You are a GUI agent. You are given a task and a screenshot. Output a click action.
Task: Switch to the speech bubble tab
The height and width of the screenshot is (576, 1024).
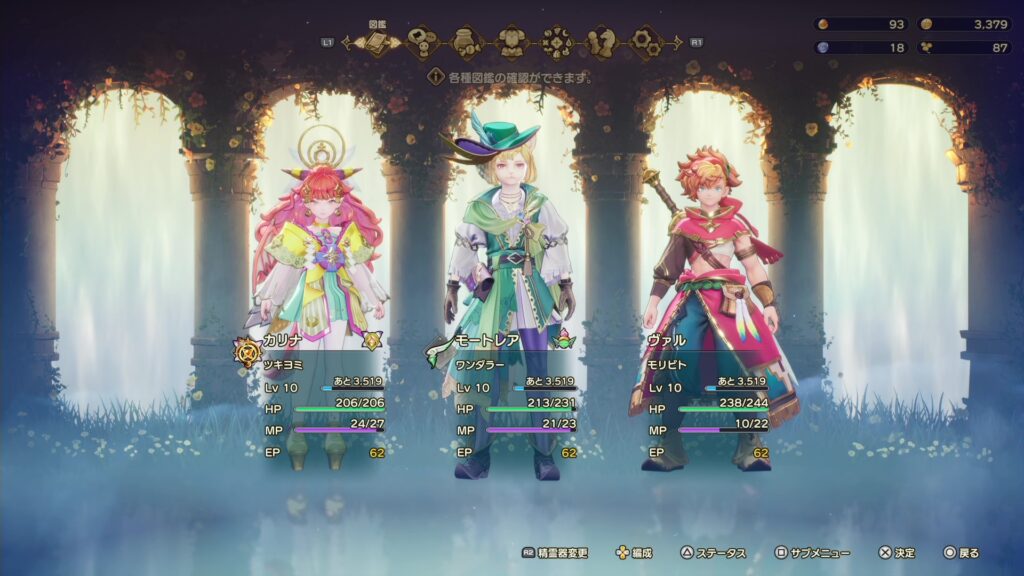tap(422, 42)
